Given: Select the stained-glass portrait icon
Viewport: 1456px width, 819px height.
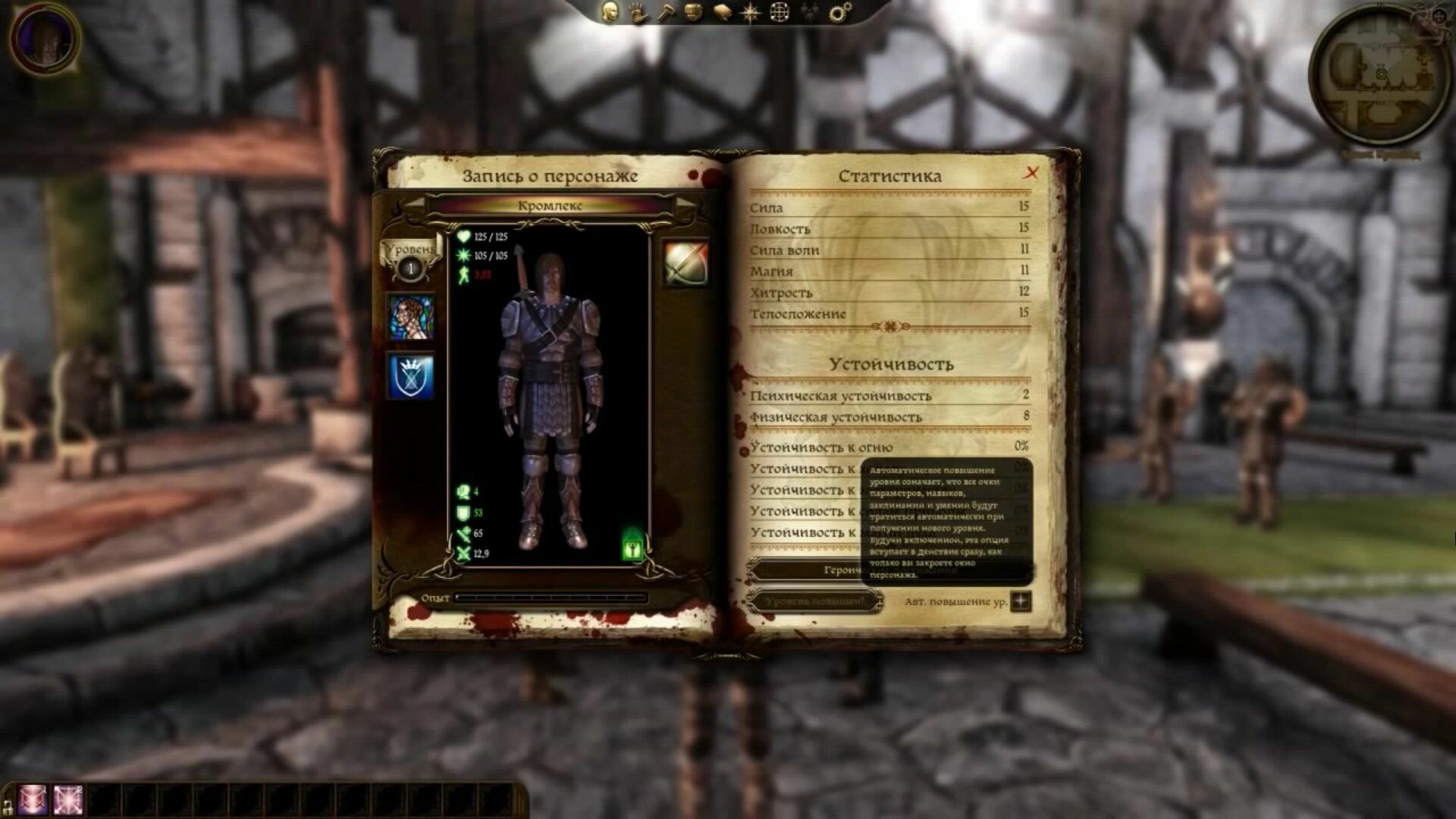Looking at the screenshot, I should (411, 317).
